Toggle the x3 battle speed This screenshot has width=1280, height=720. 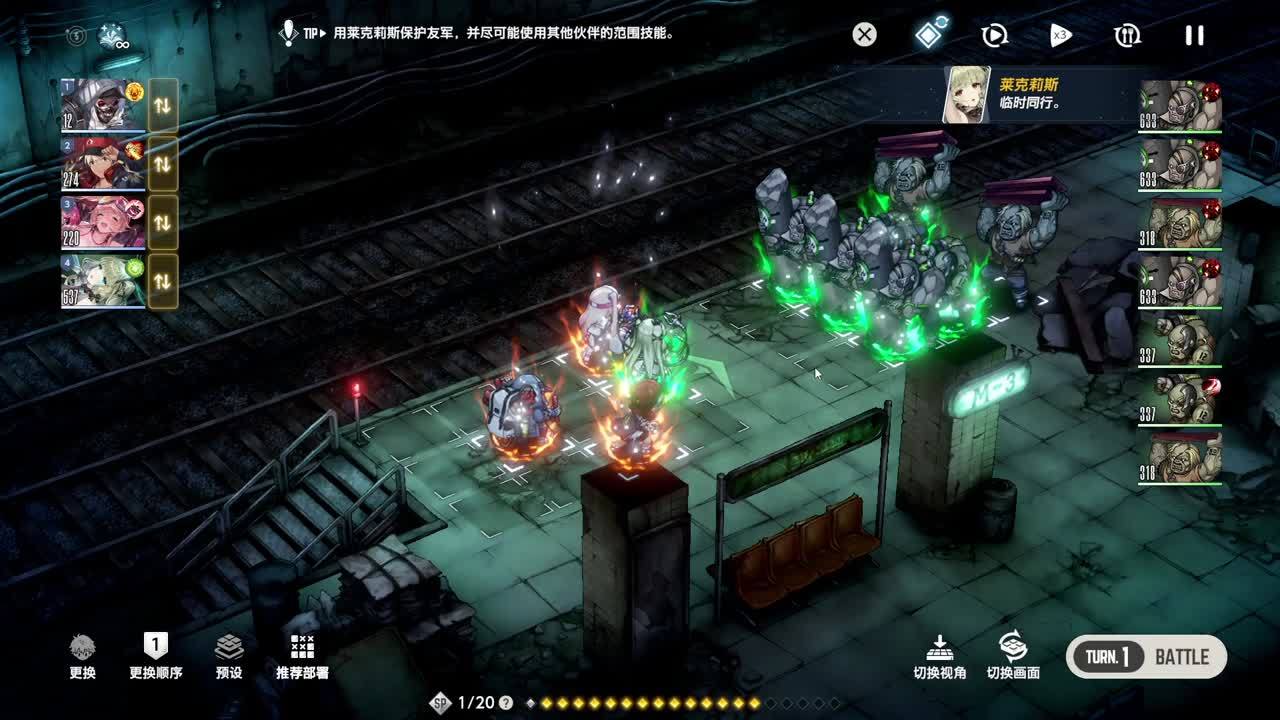1060,36
